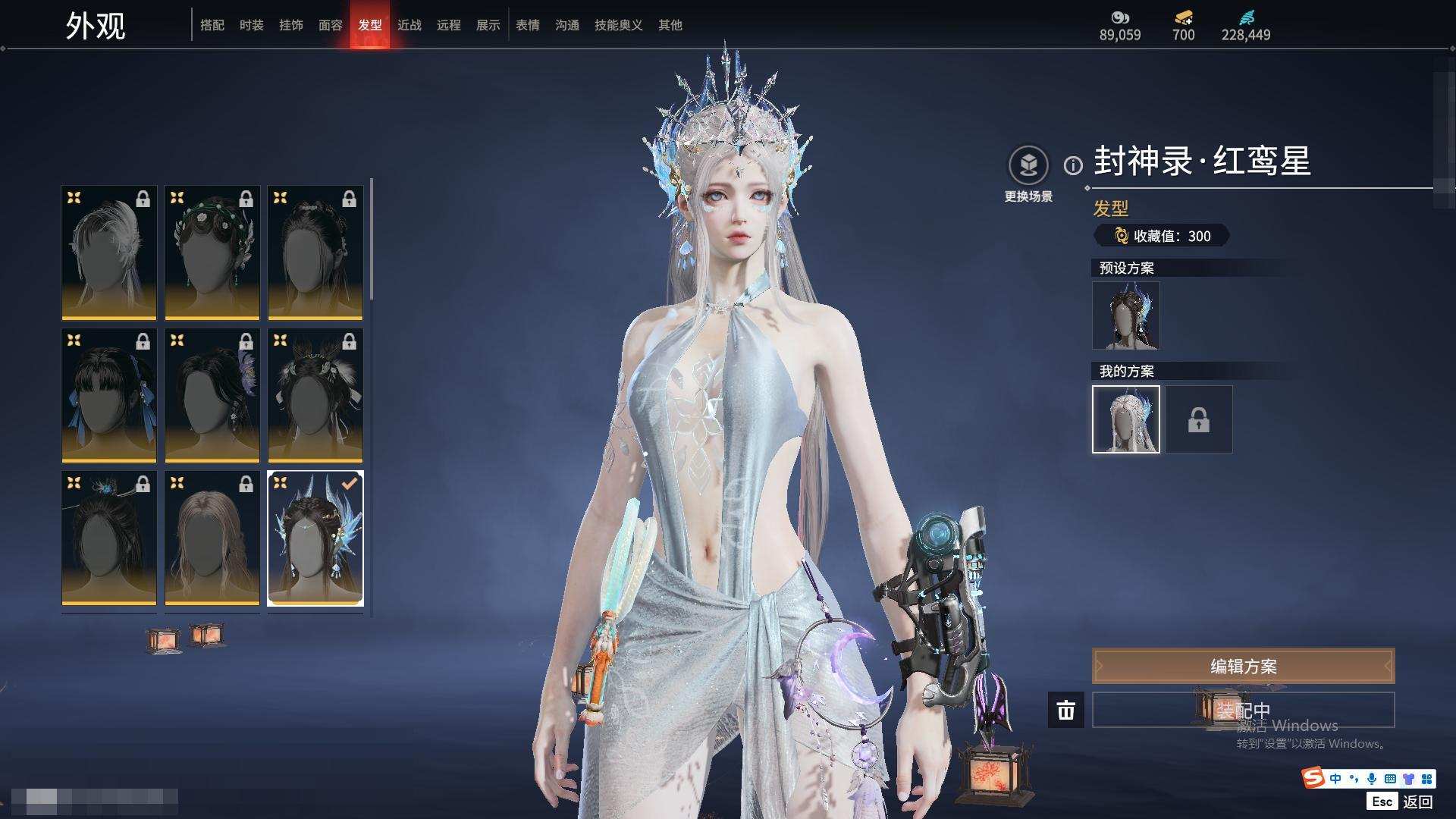Select the white-haired 我的方案 thumbnail
The image size is (1456, 819).
click(x=1125, y=419)
